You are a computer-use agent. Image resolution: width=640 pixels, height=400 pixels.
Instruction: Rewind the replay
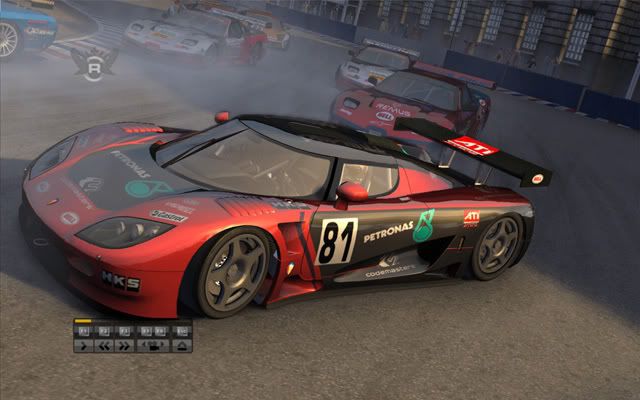tap(104, 345)
